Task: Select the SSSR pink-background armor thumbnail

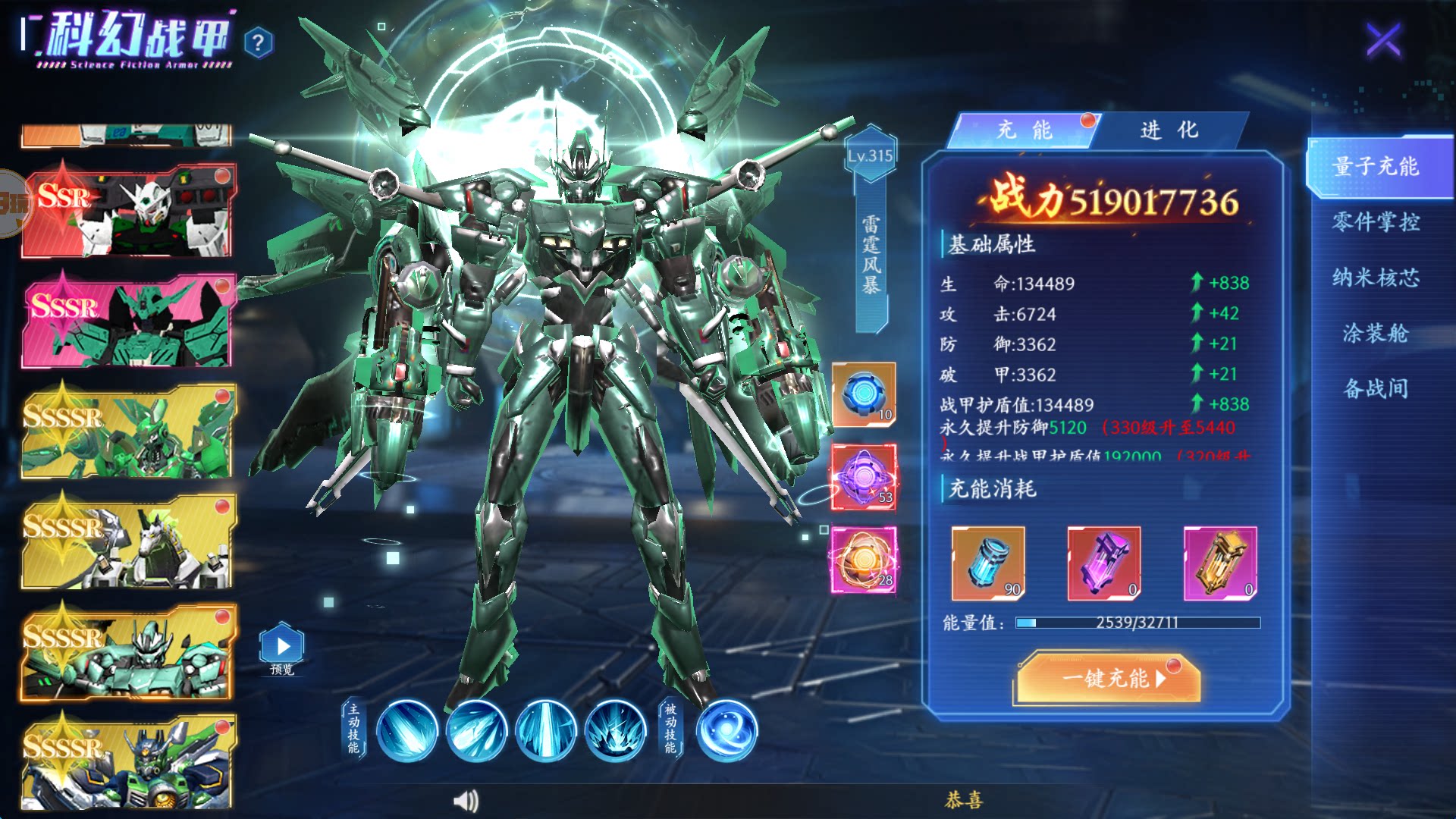Action: pos(127,322)
